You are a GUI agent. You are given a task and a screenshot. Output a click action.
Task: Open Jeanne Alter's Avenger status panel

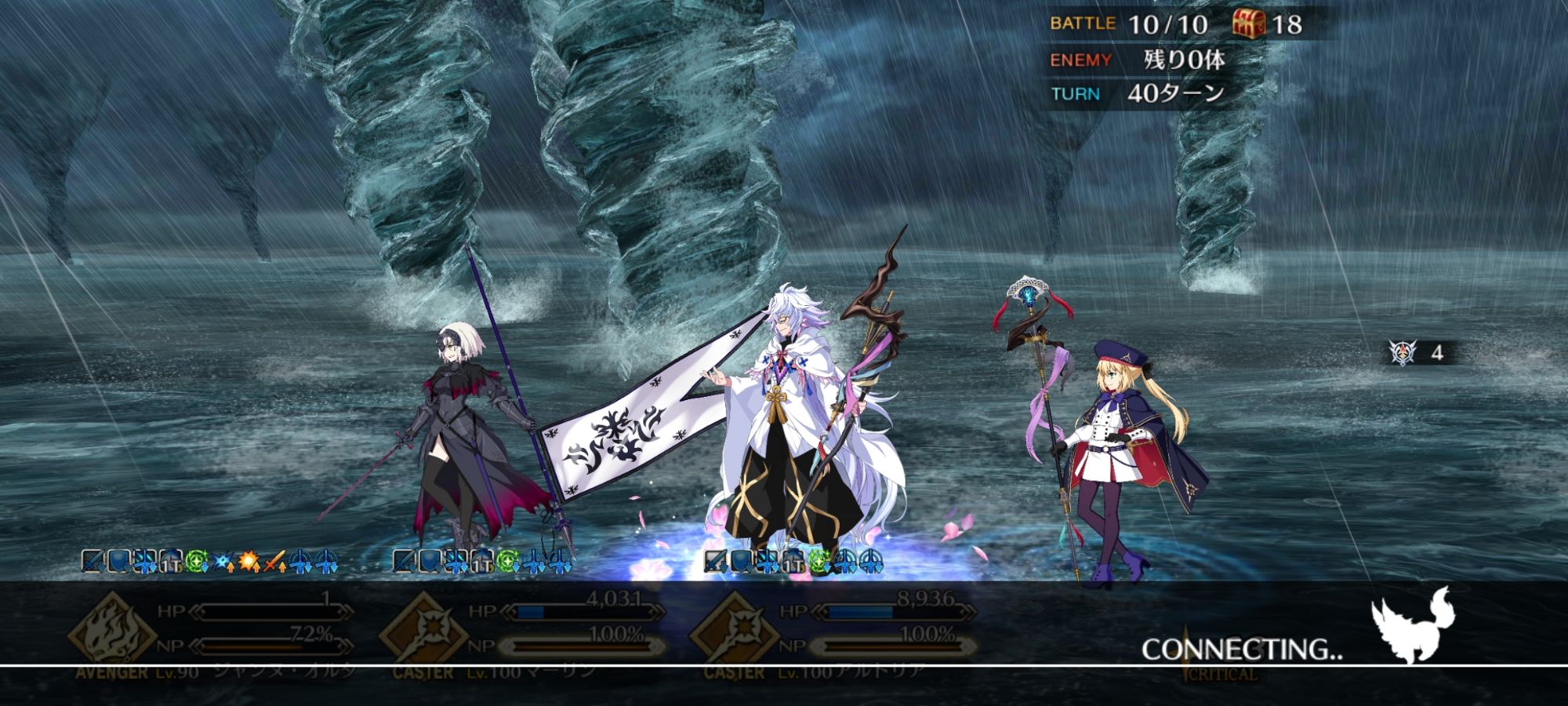[x=212, y=631]
